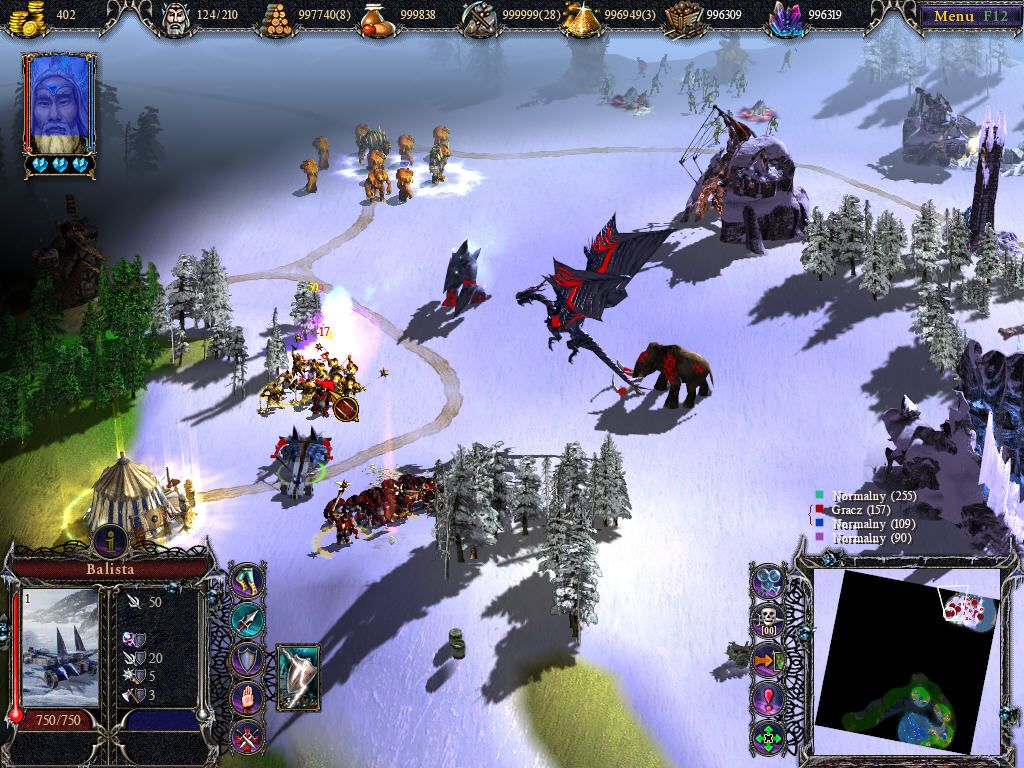
Task: Choose the spear attack command
Action: pos(246,620)
